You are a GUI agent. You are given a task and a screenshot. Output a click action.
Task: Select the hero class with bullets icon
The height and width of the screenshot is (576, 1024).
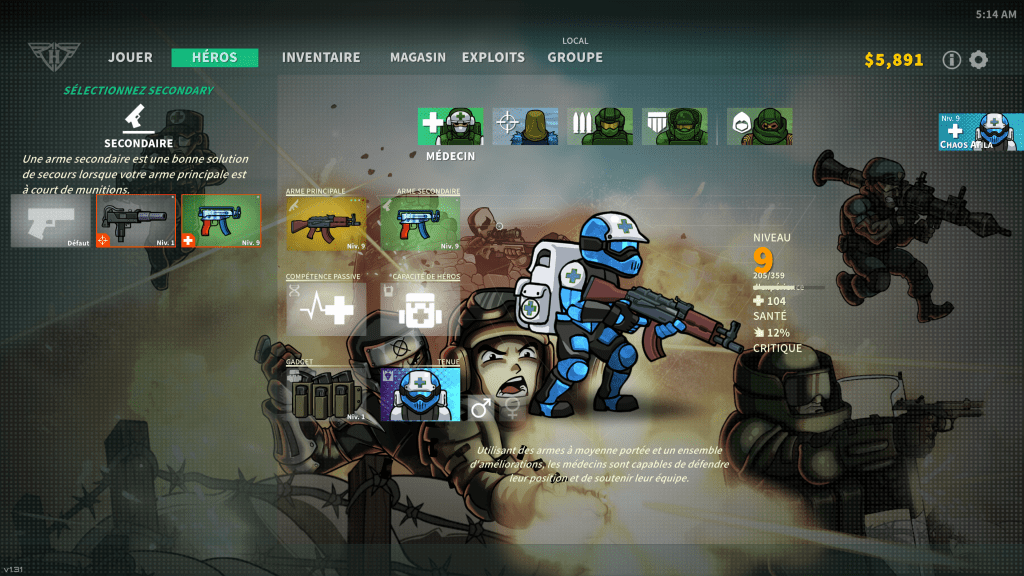pos(600,127)
